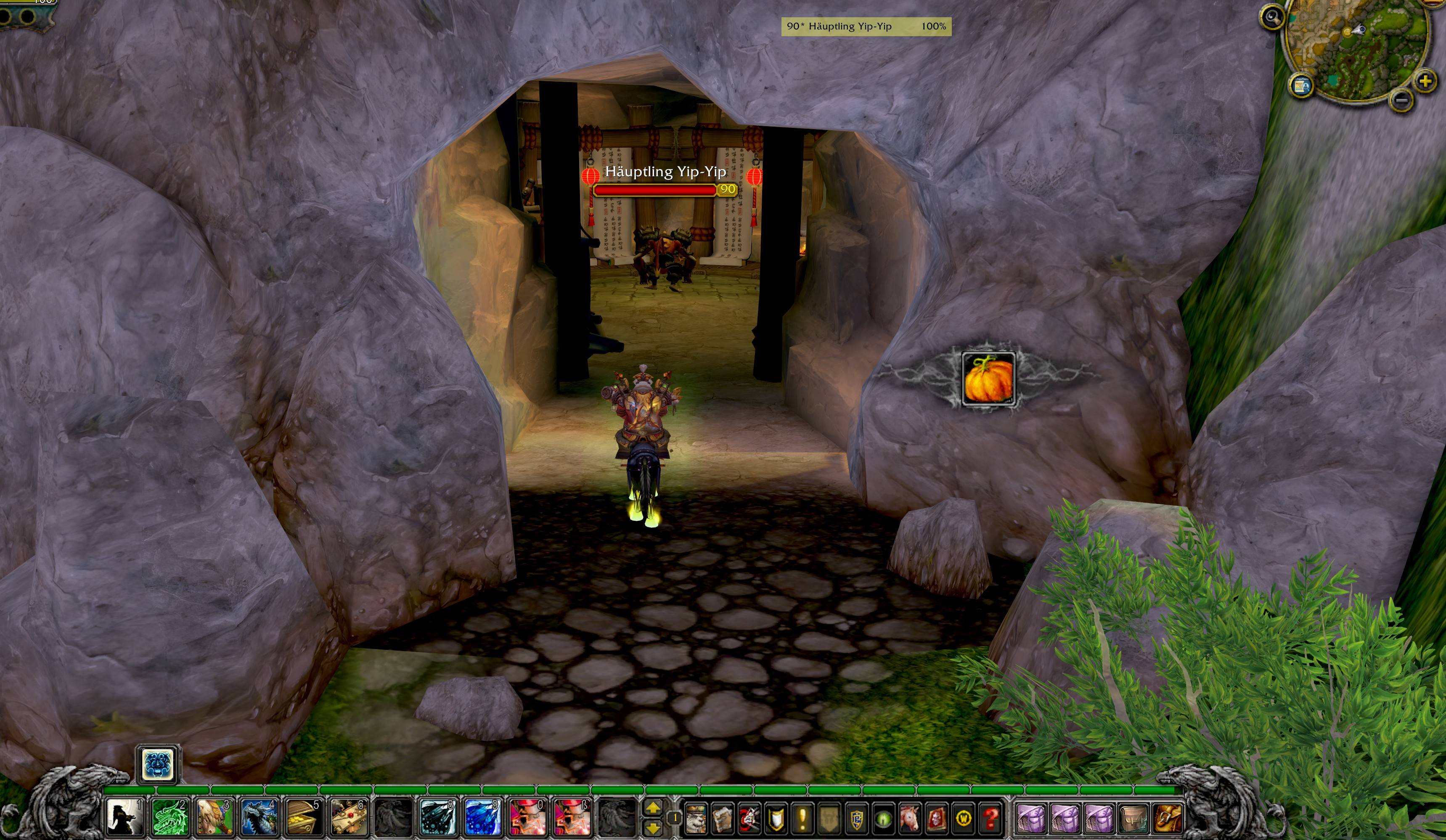Open the main backpack bag slot
This screenshot has height=840, width=1446.
click(1168, 818)
